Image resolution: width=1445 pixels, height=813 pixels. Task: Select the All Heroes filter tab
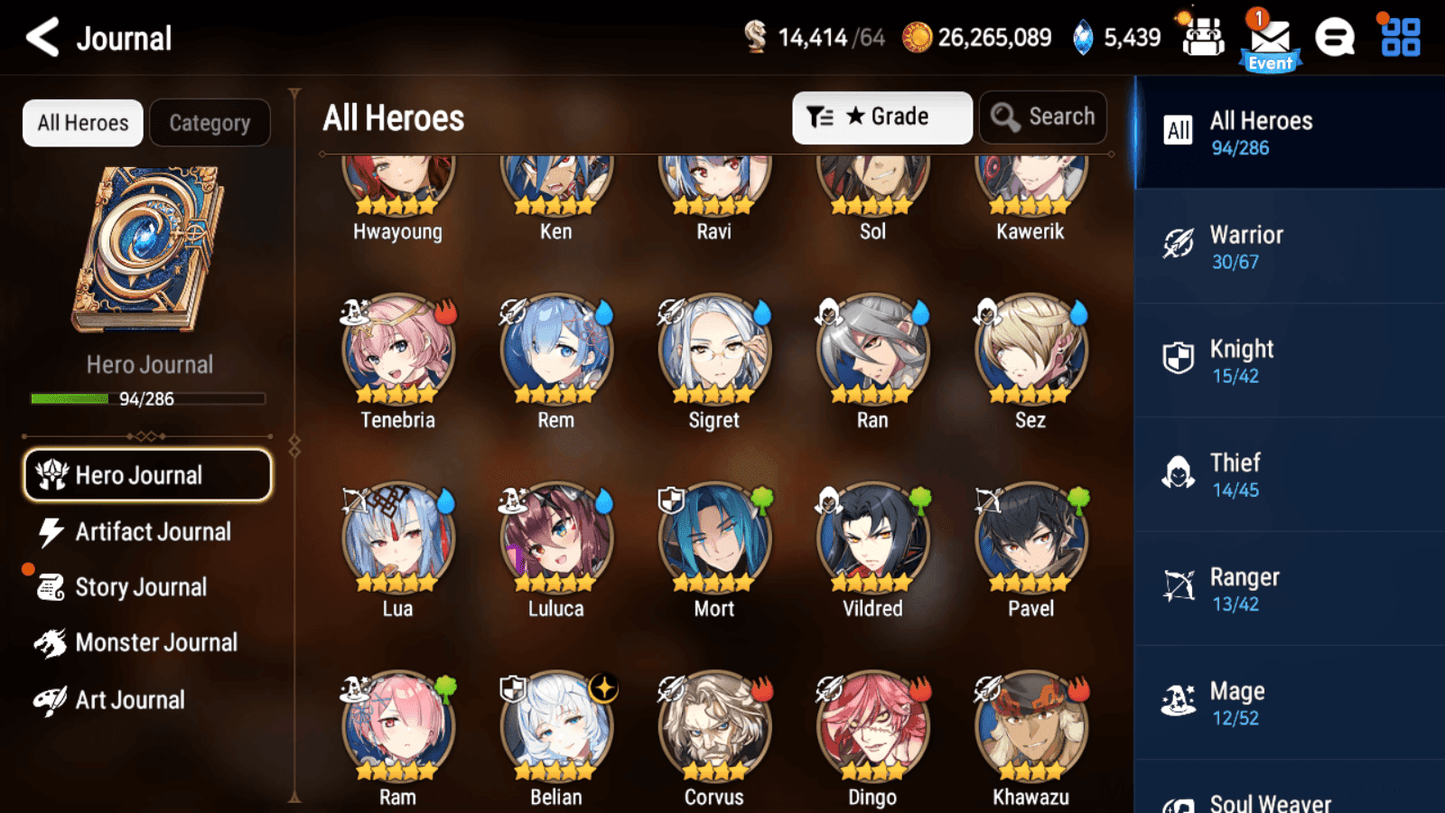pos(82,122)
